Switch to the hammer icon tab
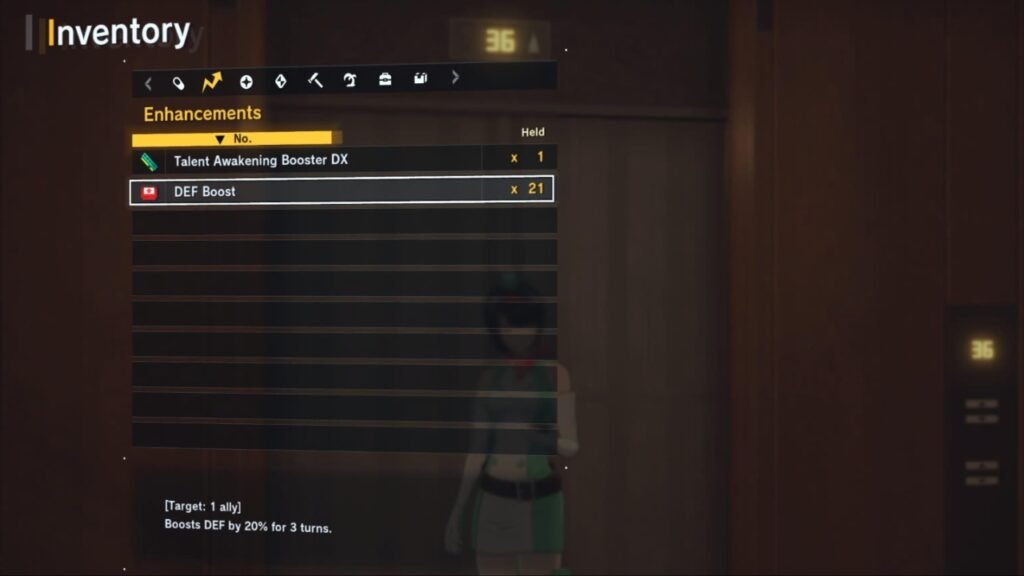The width and height of the screenshot is (1024, 576). (x=315, y=81)
